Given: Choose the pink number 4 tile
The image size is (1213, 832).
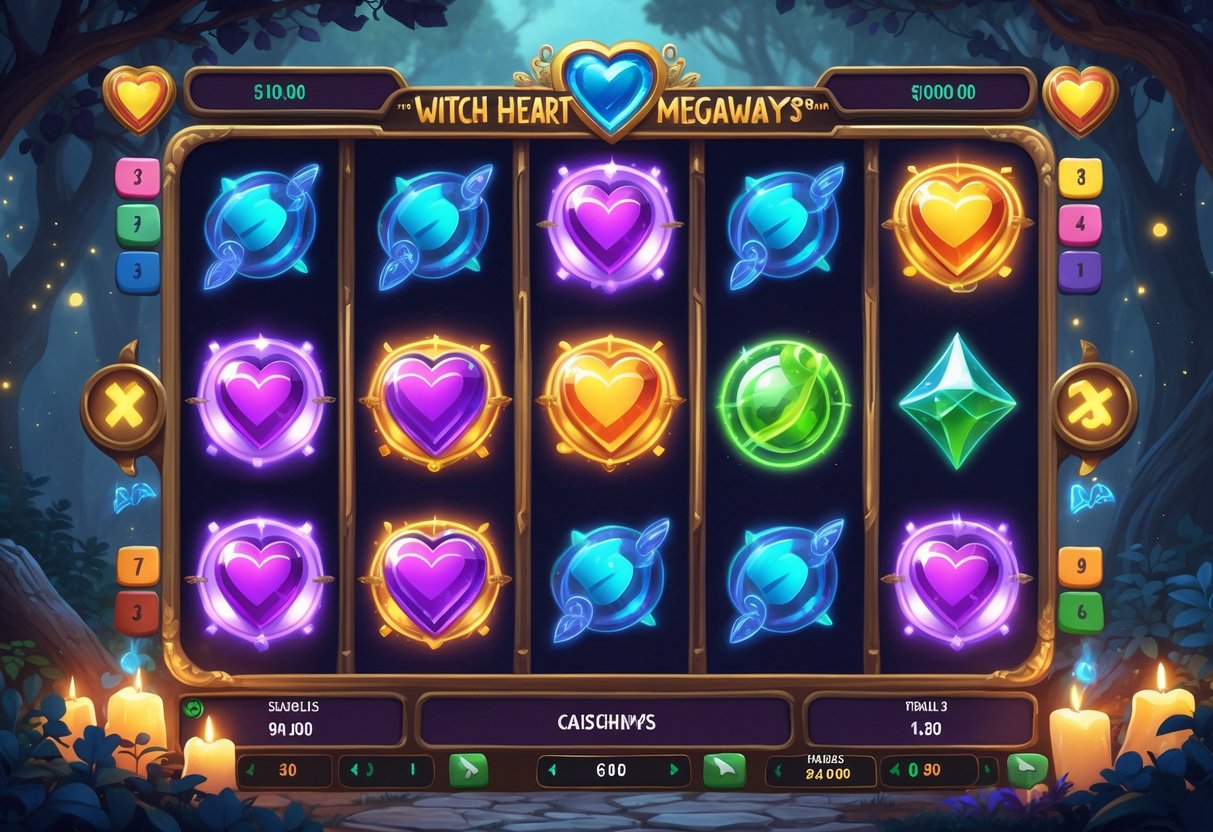Looking at the screenshot, I should click(1080, 224).
